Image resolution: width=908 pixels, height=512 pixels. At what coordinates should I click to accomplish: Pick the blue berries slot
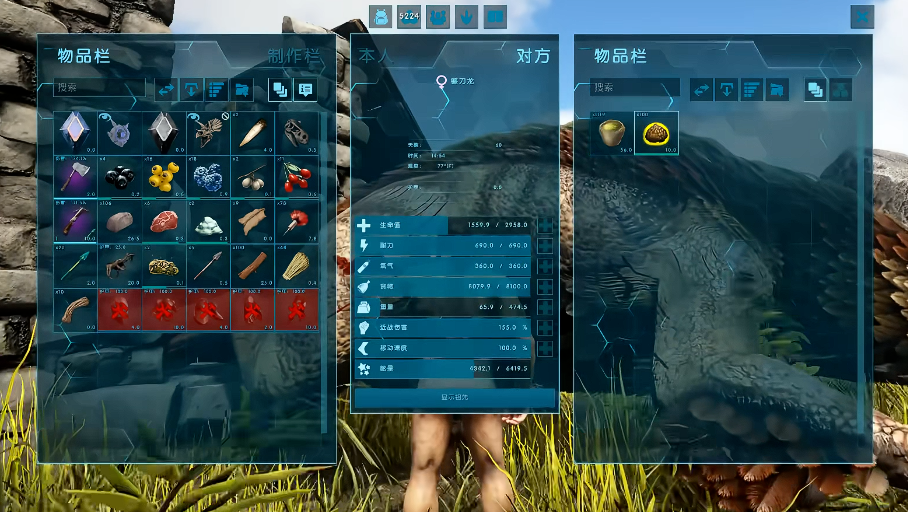(208, 176)
